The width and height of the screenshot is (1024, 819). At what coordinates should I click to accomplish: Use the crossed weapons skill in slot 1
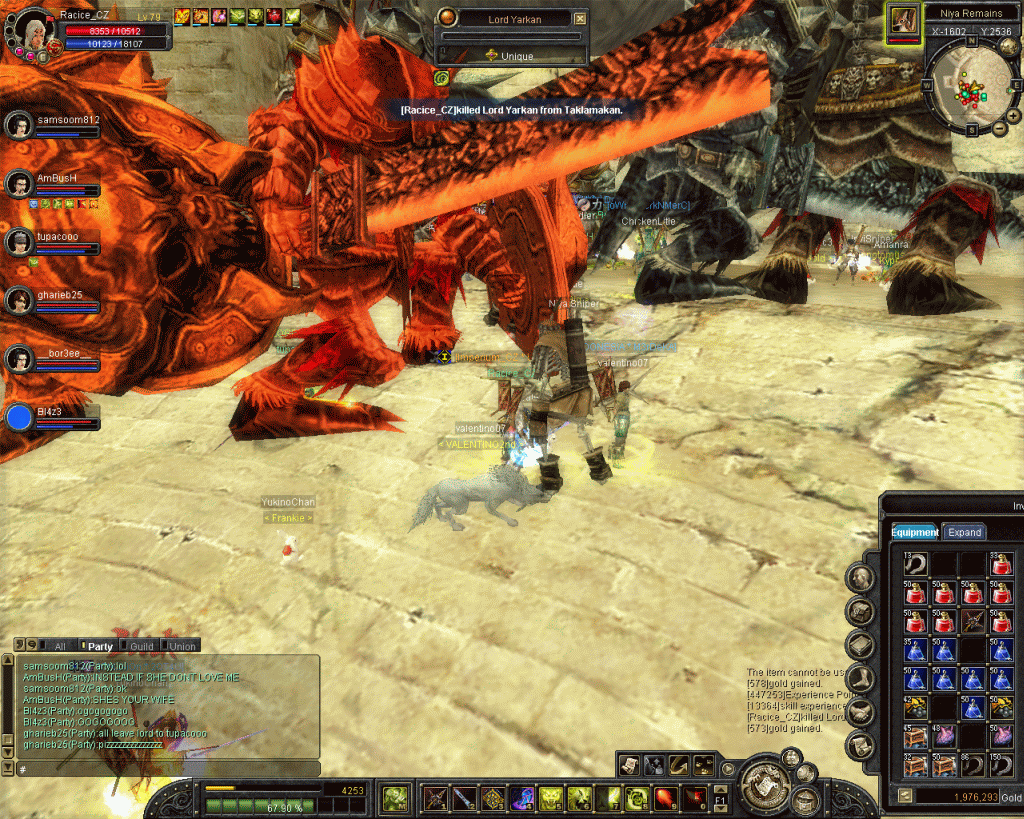pyautogui.click(x=435, y=798)
